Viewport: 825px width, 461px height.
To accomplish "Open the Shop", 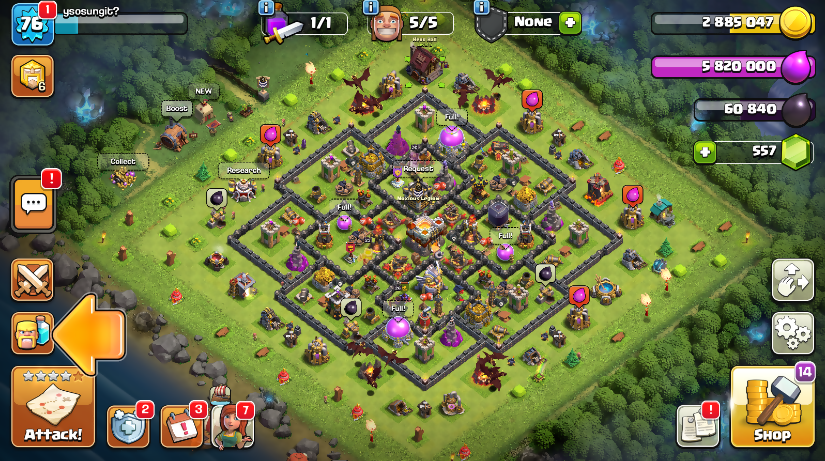I will (x=771, y=406).
